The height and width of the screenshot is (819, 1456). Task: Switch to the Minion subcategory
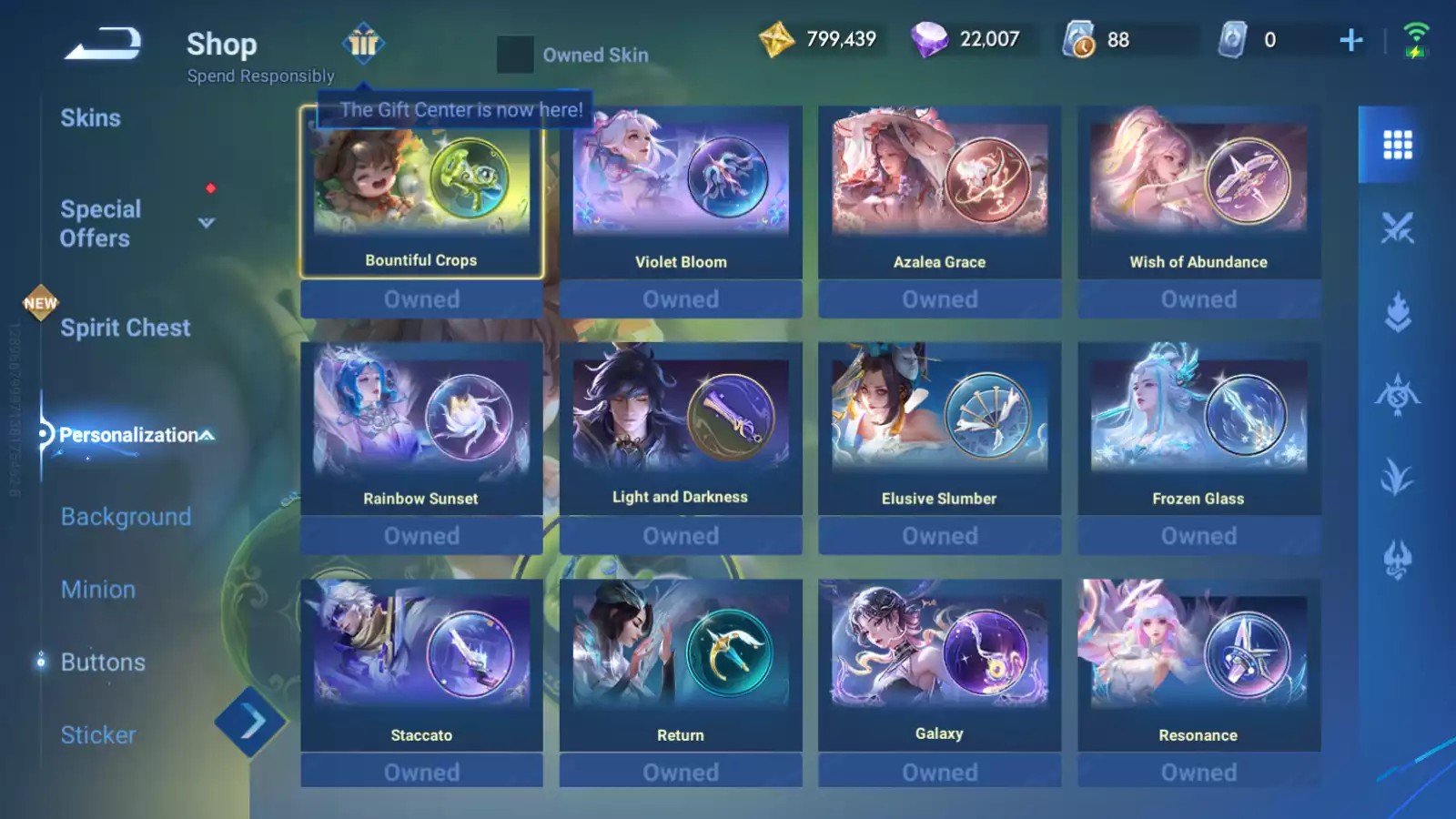(x=98, y=590)
